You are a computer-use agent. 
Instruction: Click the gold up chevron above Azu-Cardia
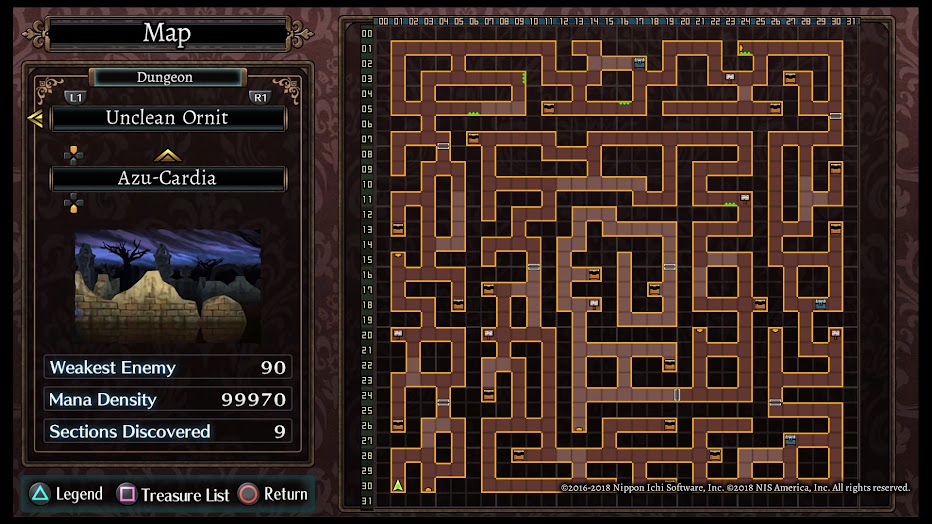[x=167, y=155]
